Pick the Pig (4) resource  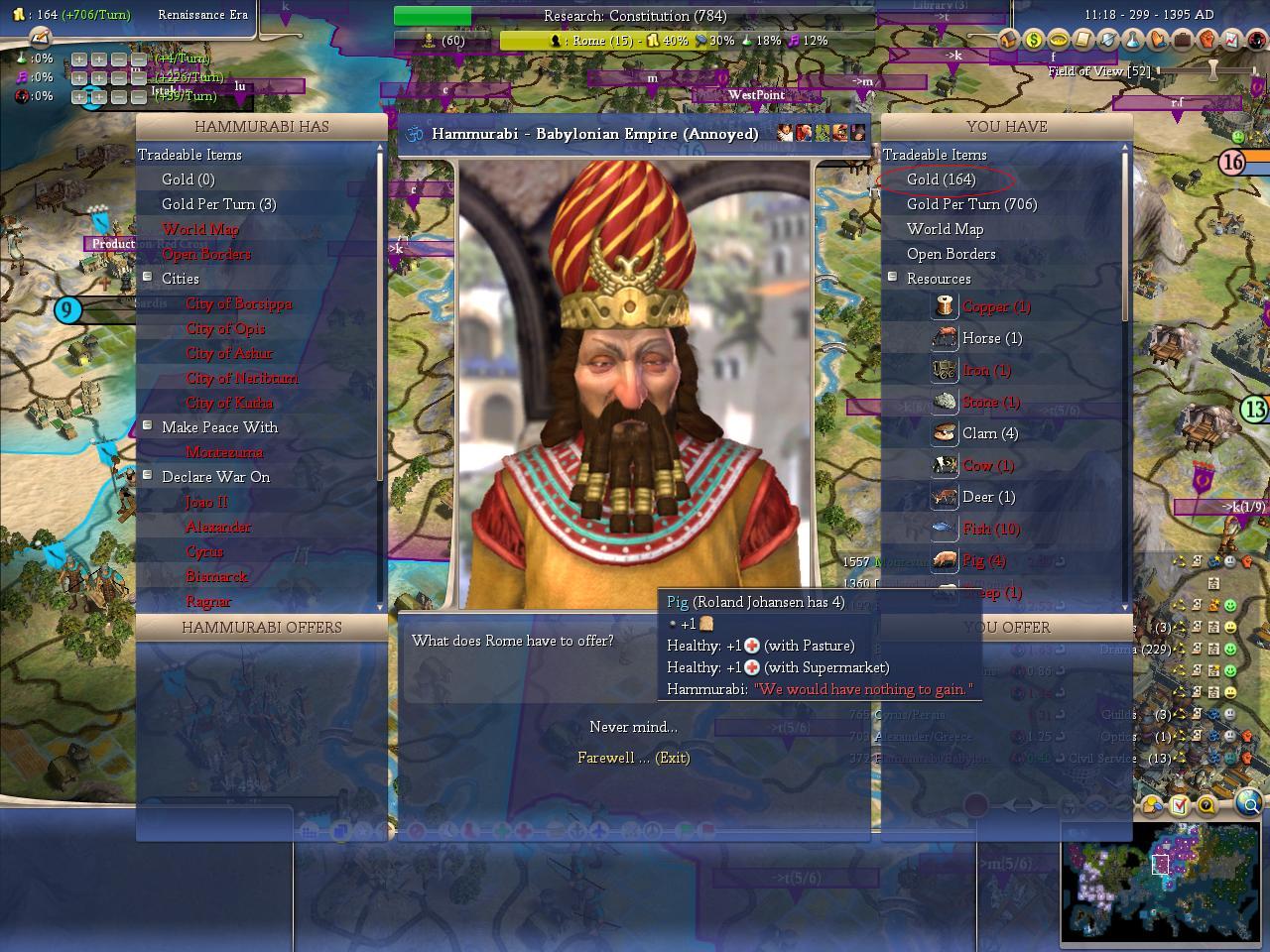coord(983,560)
